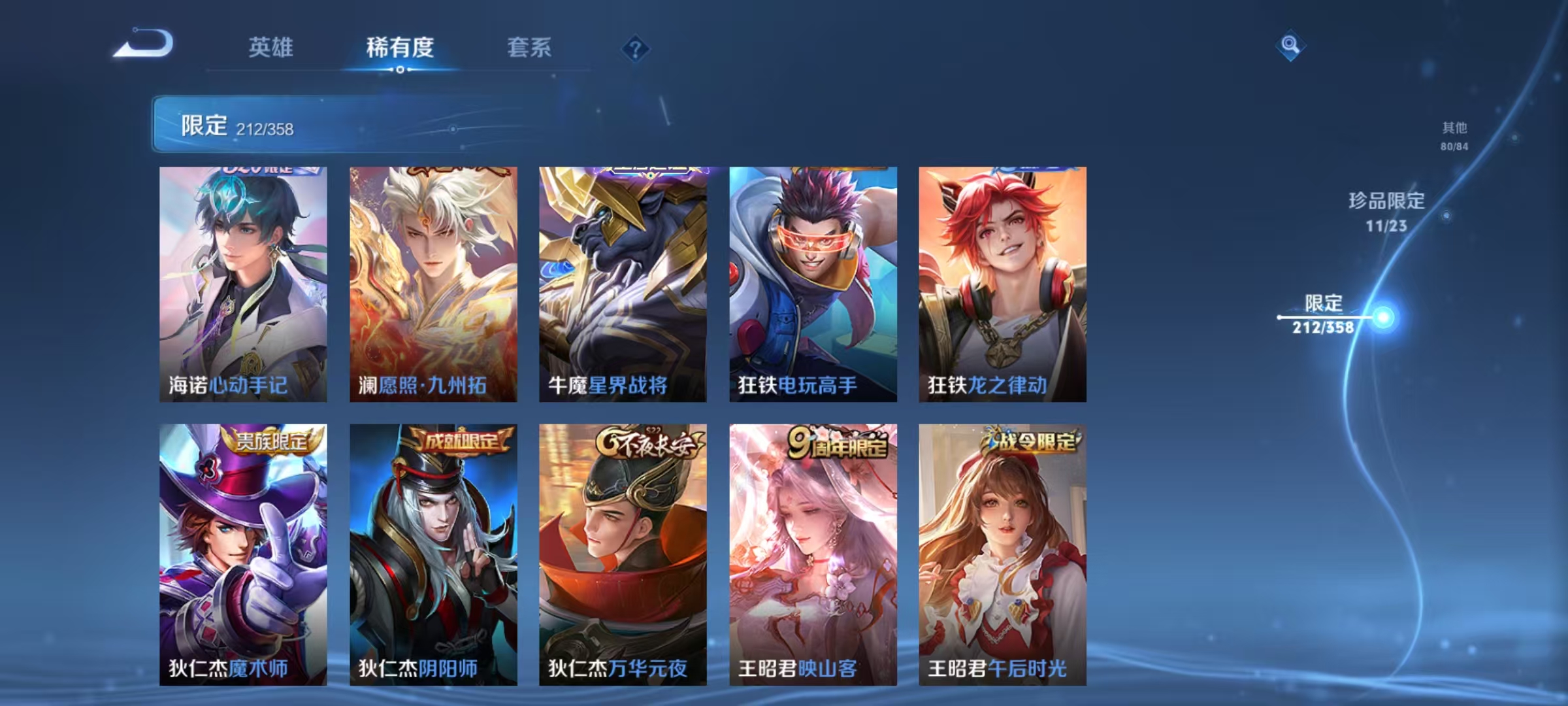This screenshot has height=706, width=1568.
Task: Select the 稀有度 tab
Action: [x=400, y=47]
